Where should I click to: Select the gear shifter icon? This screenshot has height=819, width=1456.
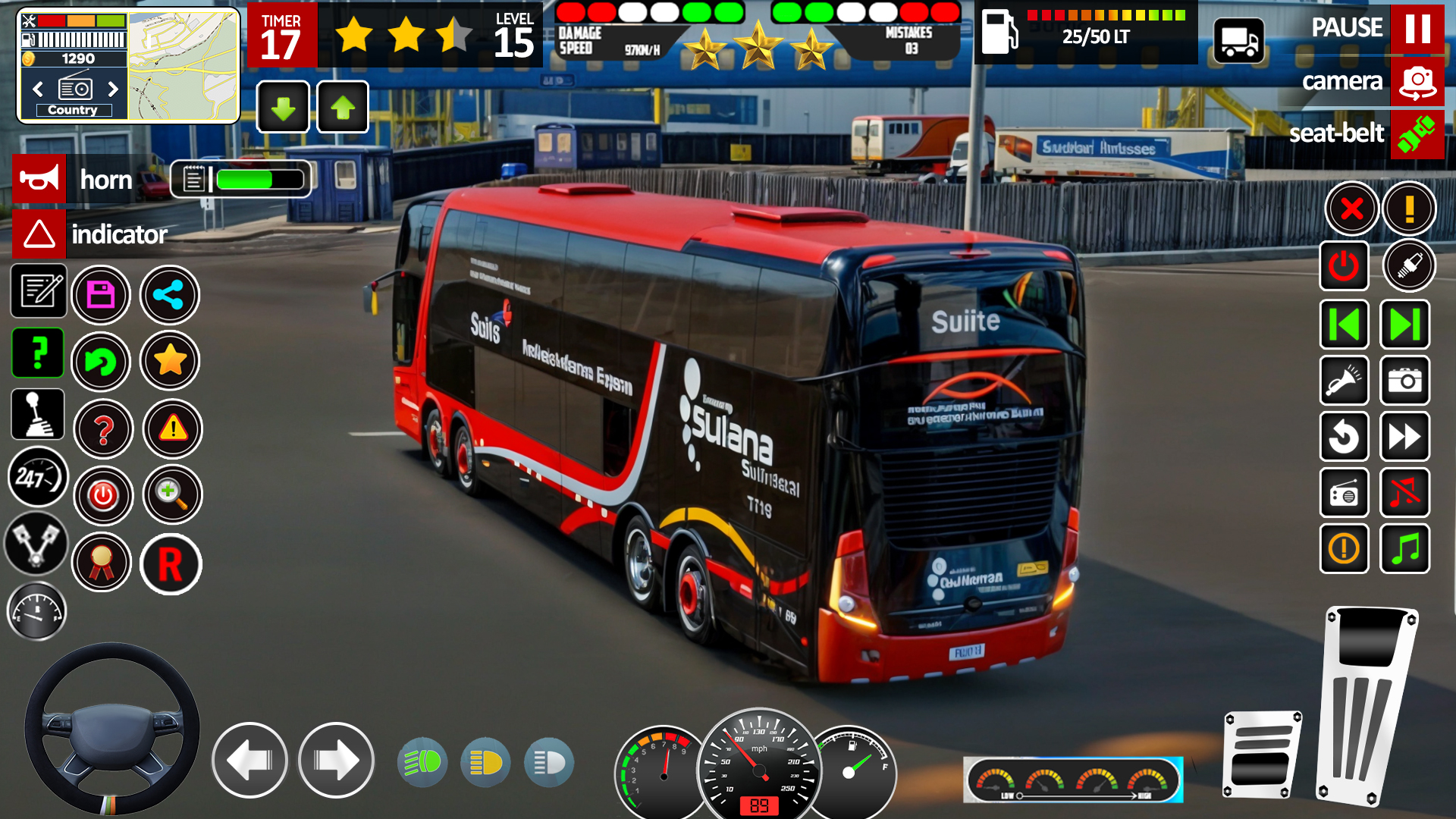click(38, 414)
